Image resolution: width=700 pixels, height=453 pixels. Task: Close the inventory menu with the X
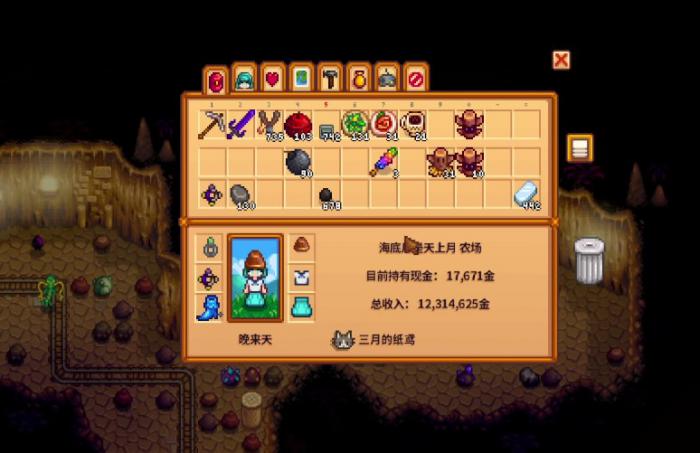coord(561,60)
